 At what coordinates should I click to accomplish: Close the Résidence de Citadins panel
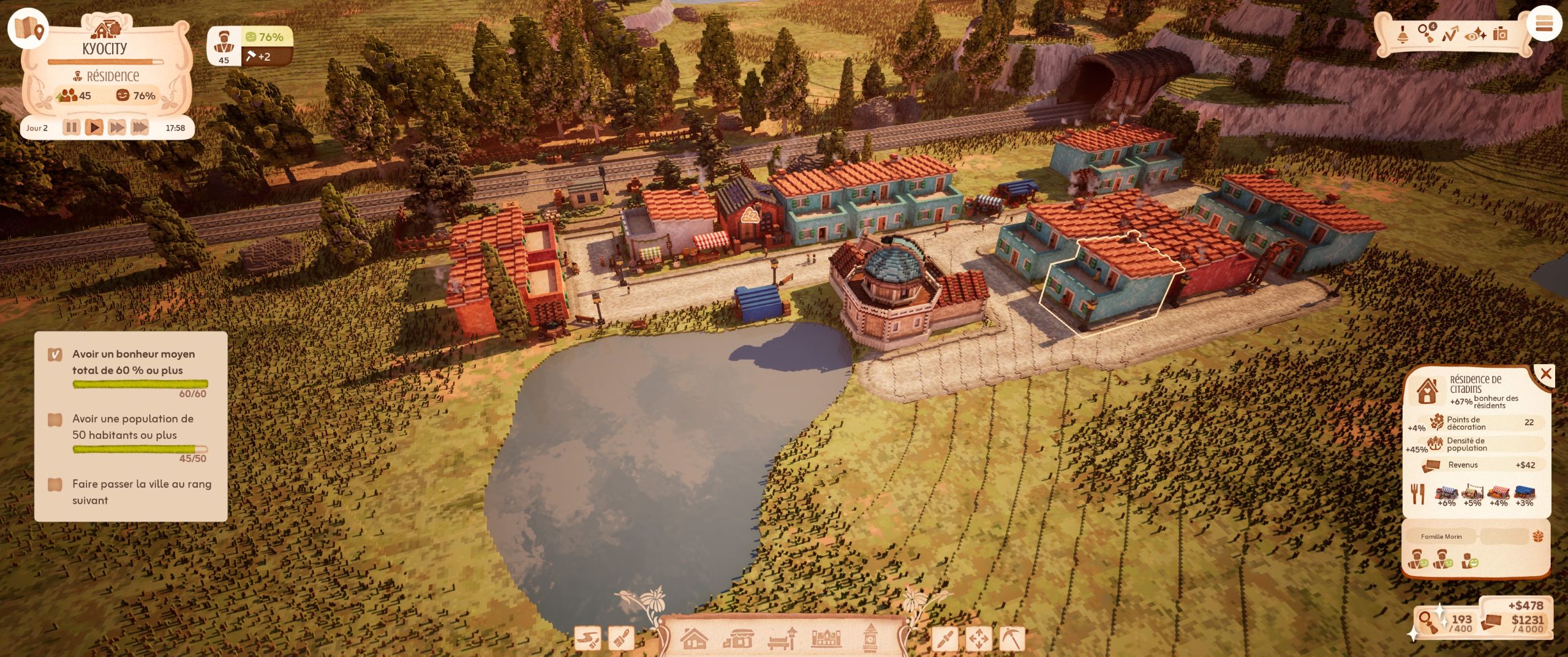coord(1545,374)
